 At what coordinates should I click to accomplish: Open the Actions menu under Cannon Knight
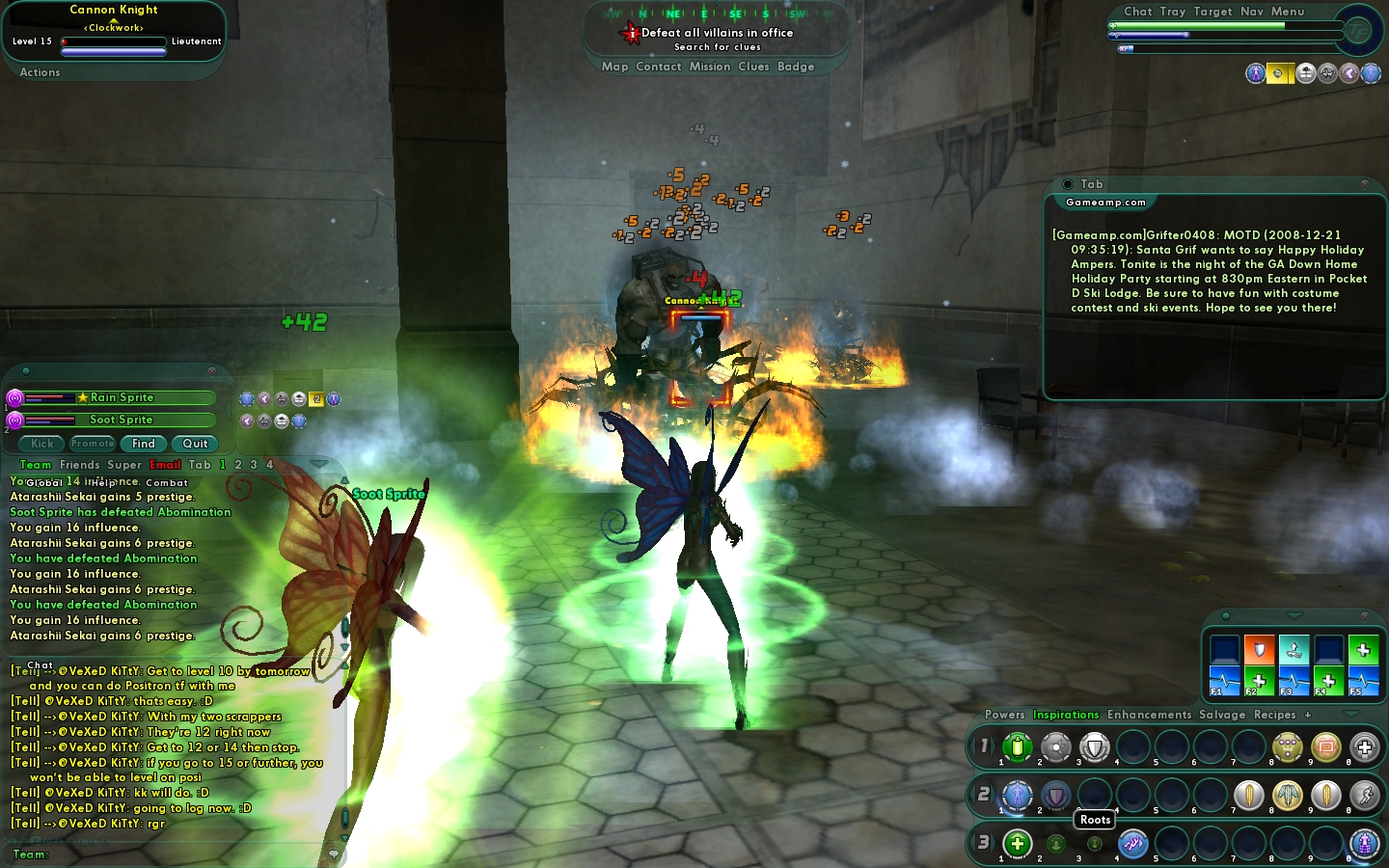(40, 72)
